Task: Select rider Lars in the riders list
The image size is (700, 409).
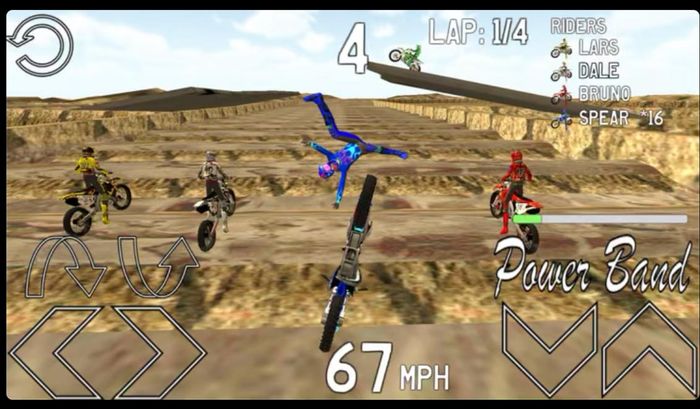Action: [596, 48]
